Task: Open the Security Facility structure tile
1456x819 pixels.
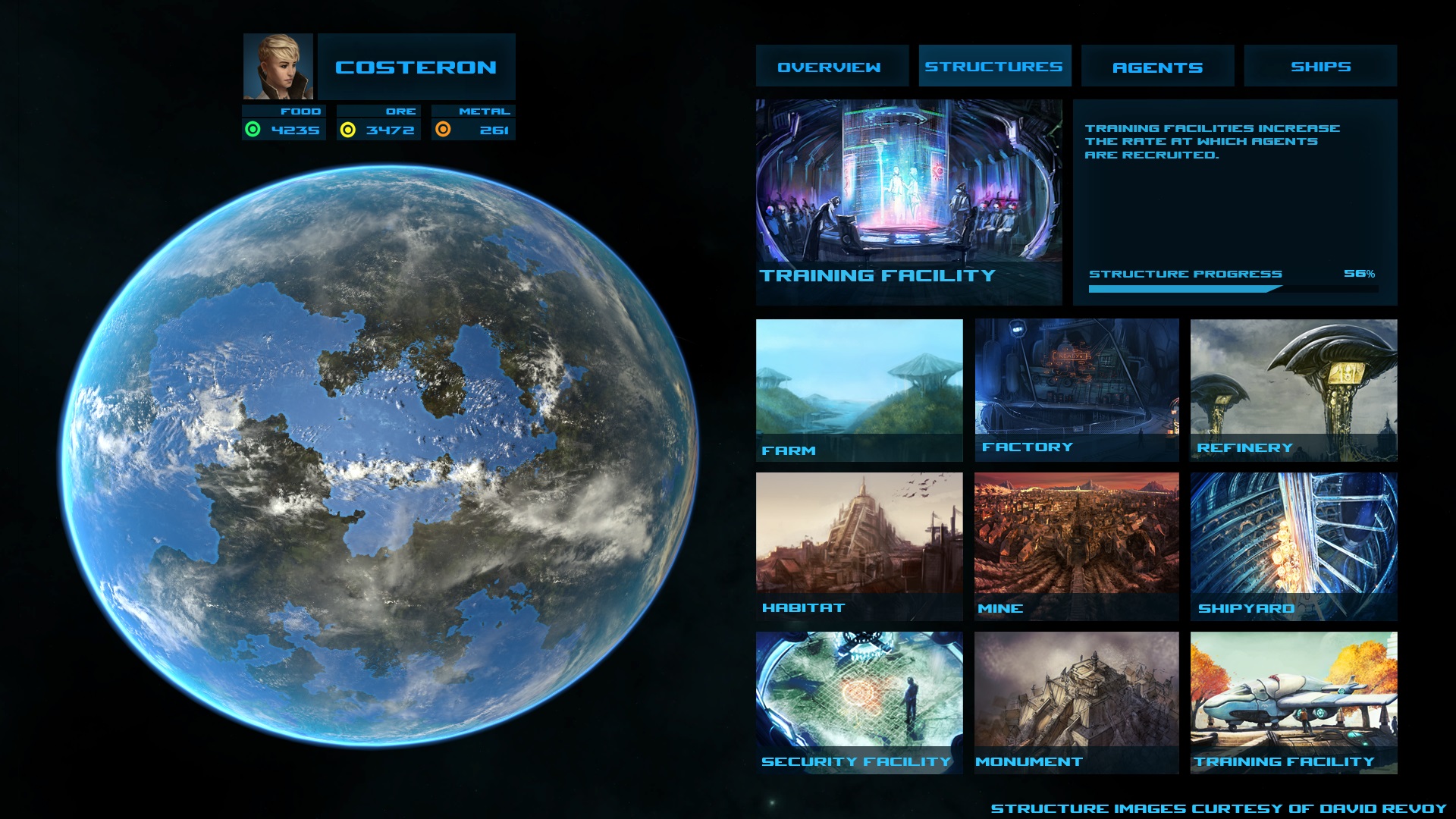Action: coord(859,702)
